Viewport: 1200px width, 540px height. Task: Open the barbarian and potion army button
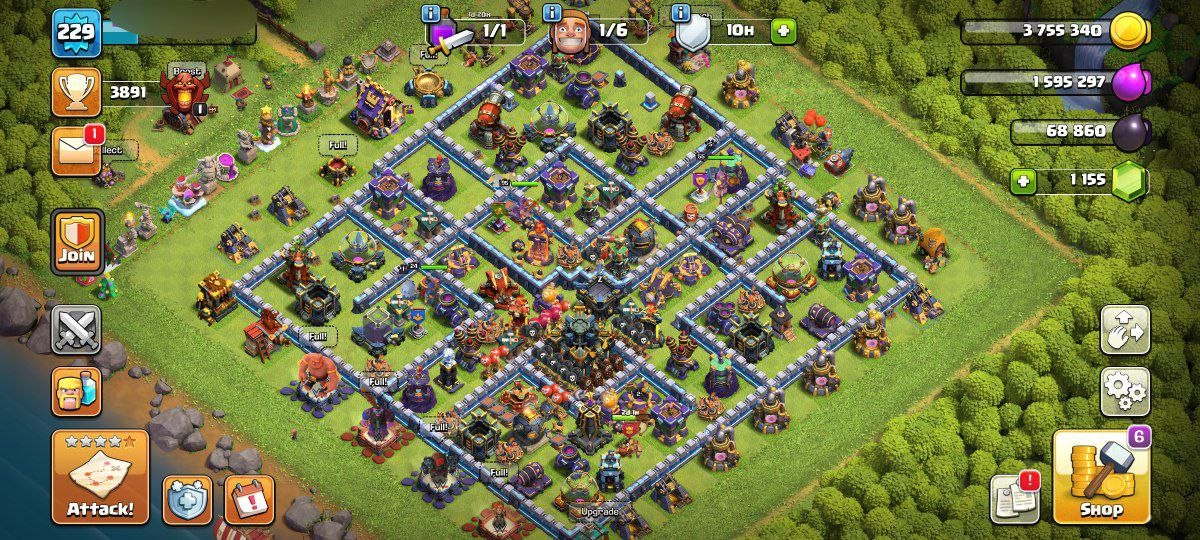77,391
